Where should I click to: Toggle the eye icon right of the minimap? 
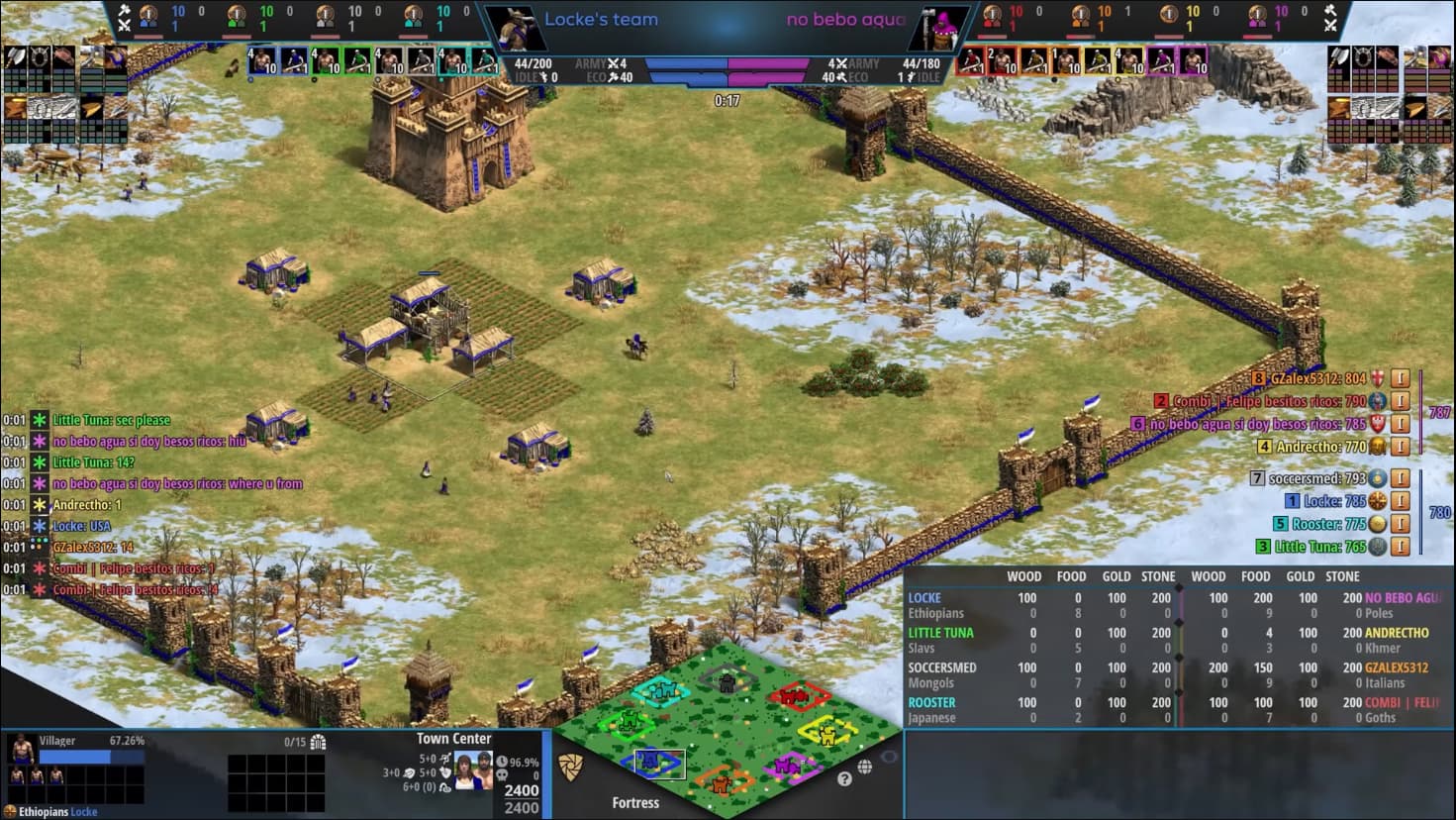tap(887, 758)
